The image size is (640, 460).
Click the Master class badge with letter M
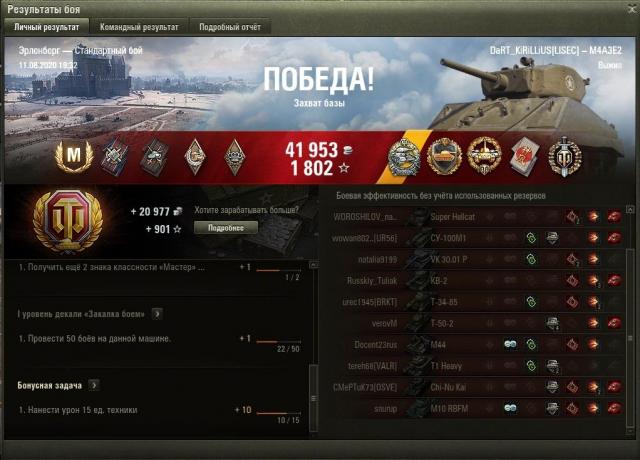(x=77, y=155)
